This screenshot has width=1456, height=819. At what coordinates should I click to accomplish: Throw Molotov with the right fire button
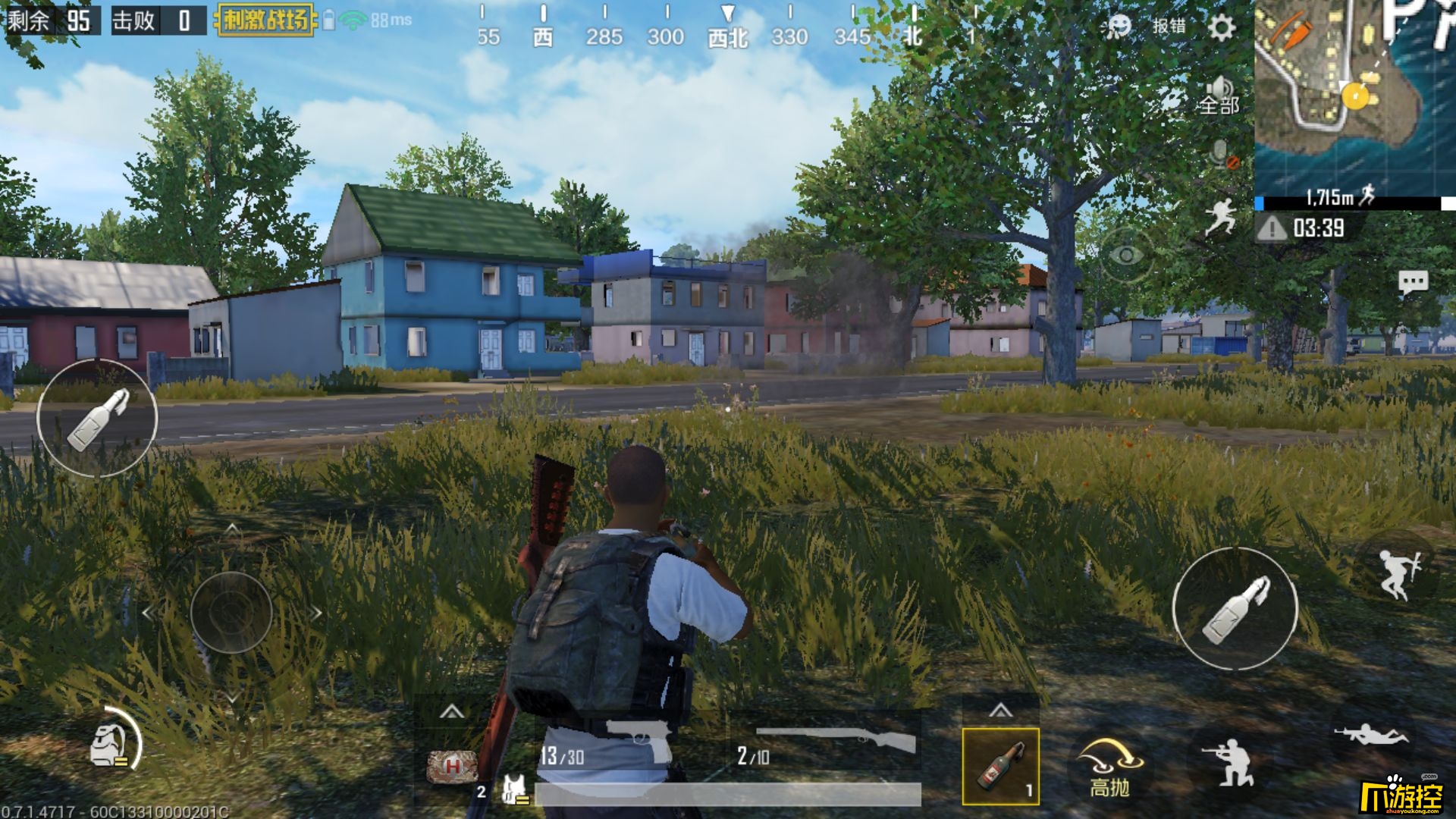(1235, 609)
